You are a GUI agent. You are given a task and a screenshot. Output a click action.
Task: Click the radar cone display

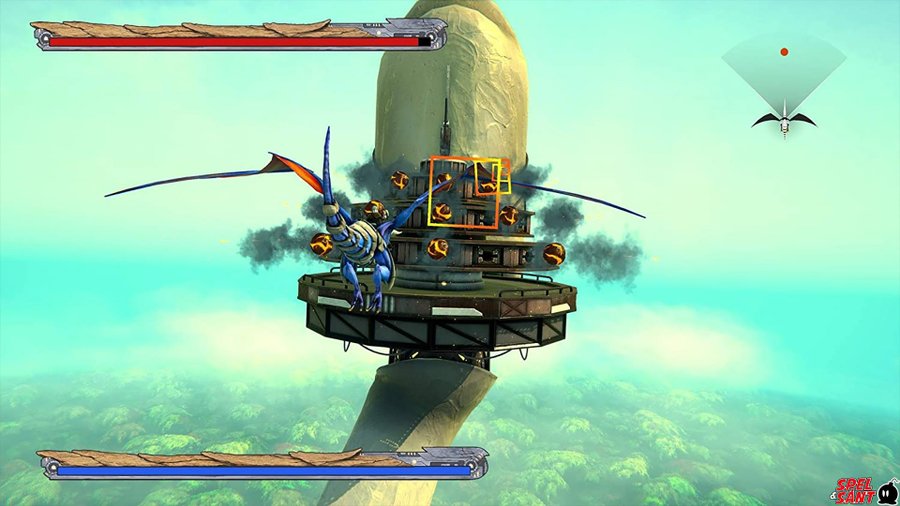coord(784,72)
